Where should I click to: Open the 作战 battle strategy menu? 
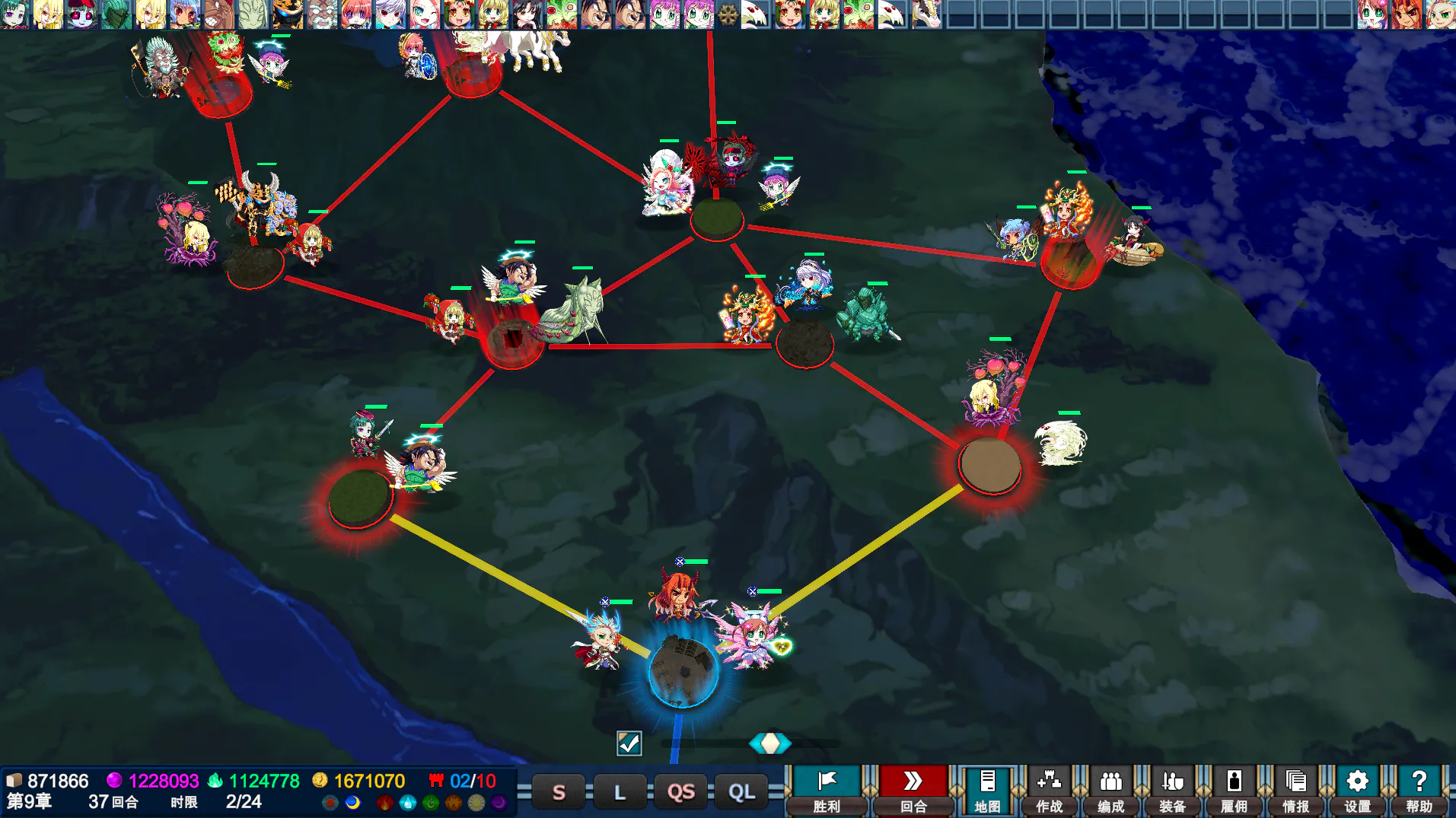(1049, 791)
